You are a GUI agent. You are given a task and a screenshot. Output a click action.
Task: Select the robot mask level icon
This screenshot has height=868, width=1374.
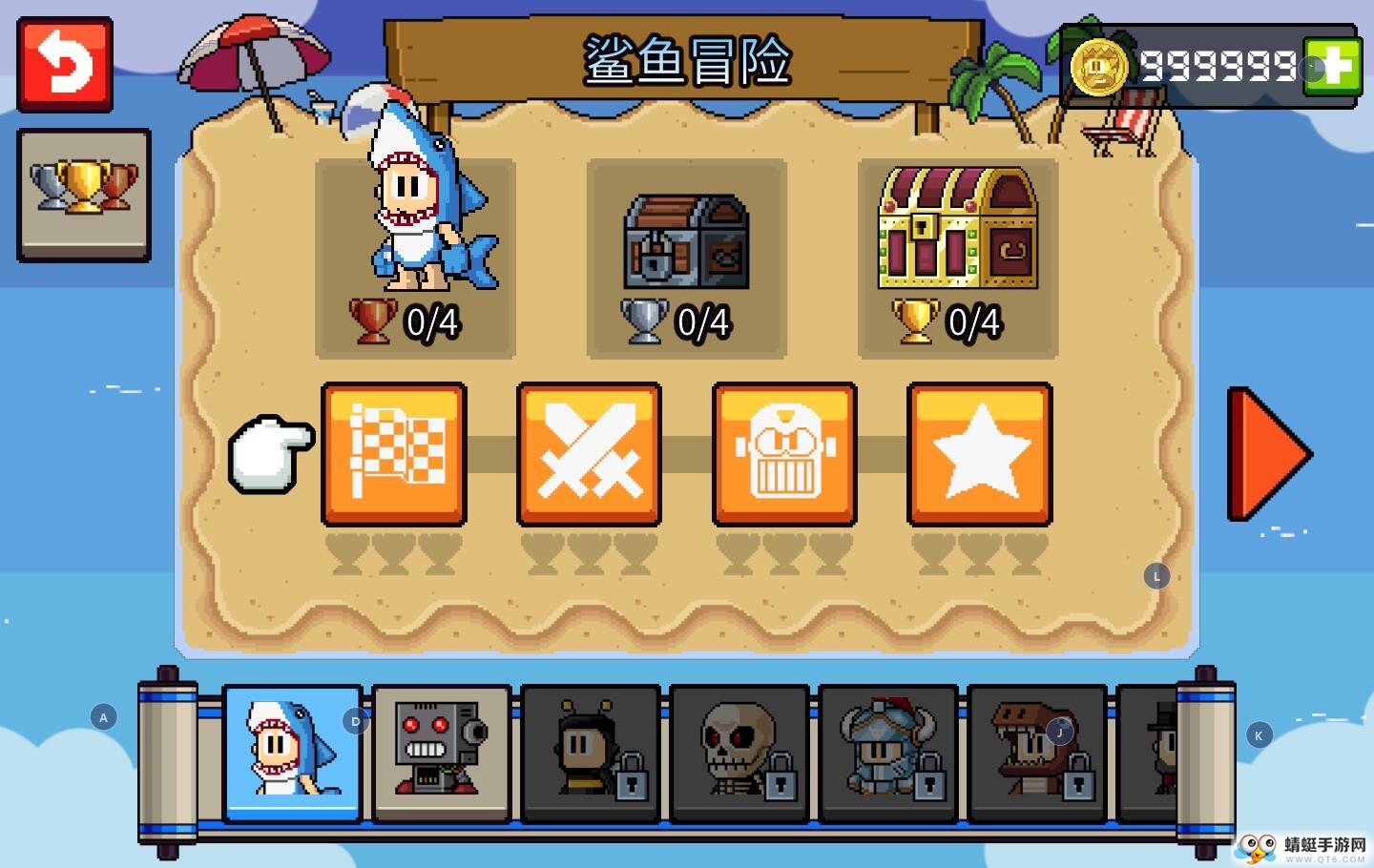click(x=784, y=453)
